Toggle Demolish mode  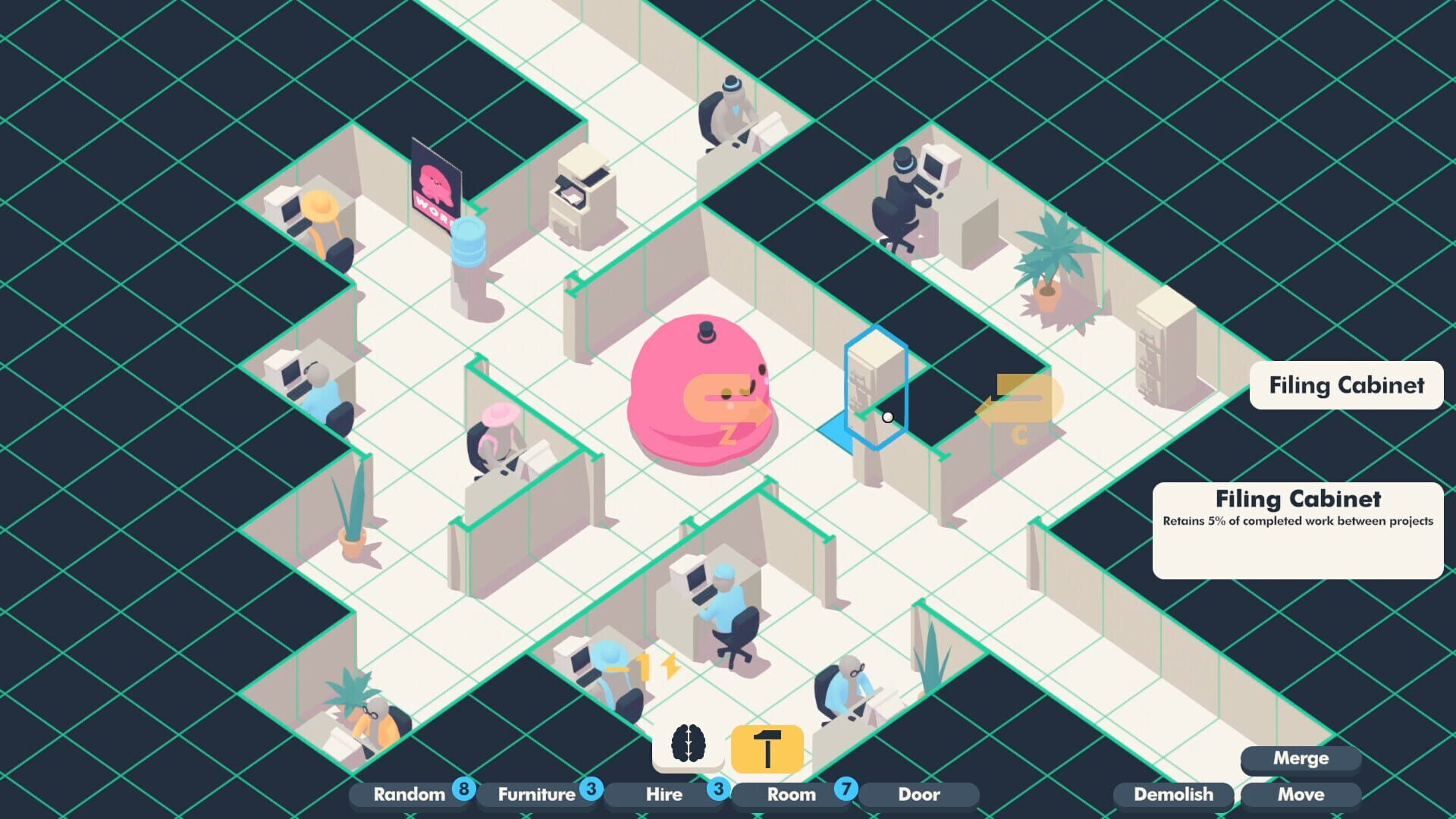(1173, 795)
